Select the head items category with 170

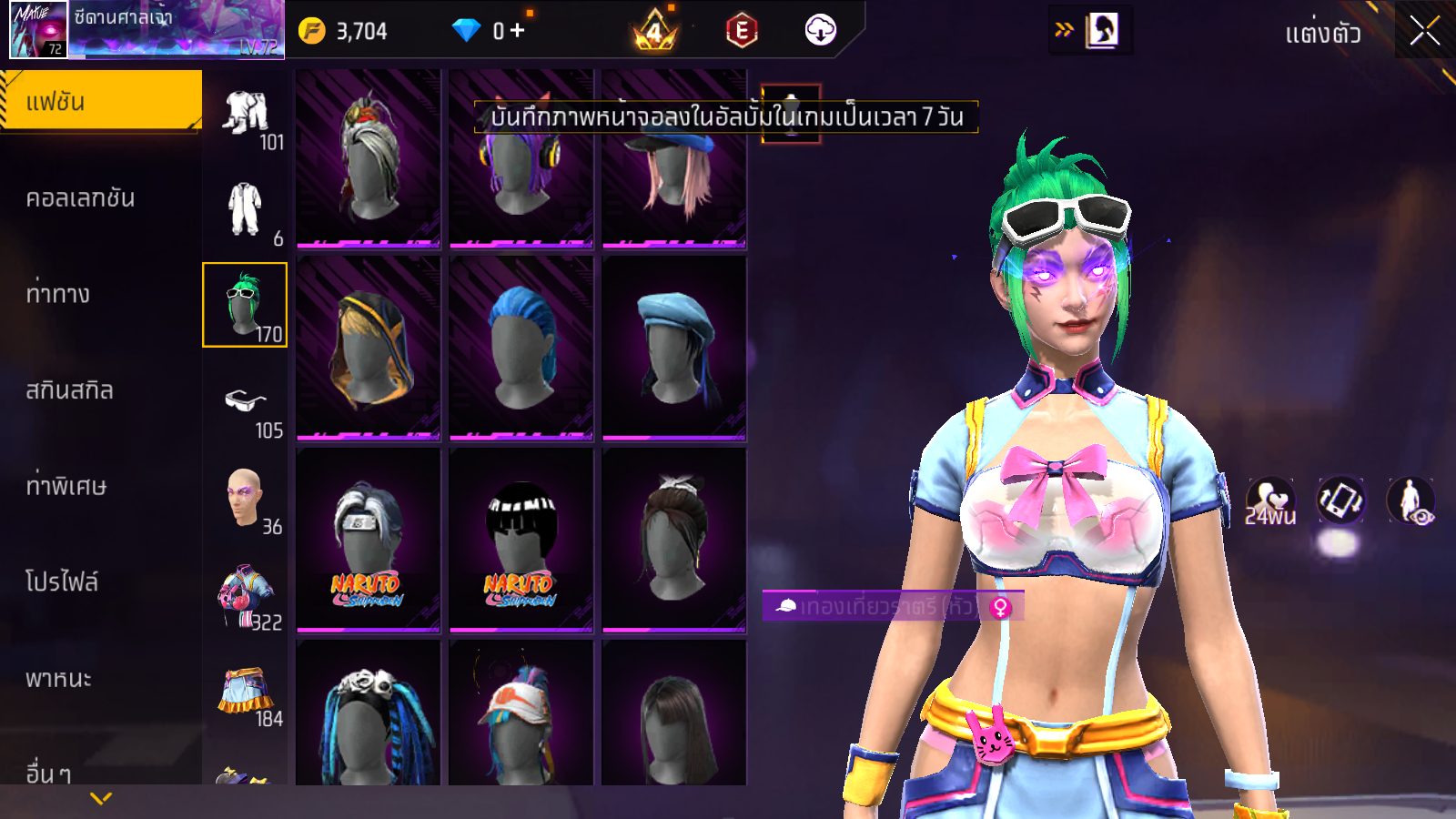pos(245,305)
